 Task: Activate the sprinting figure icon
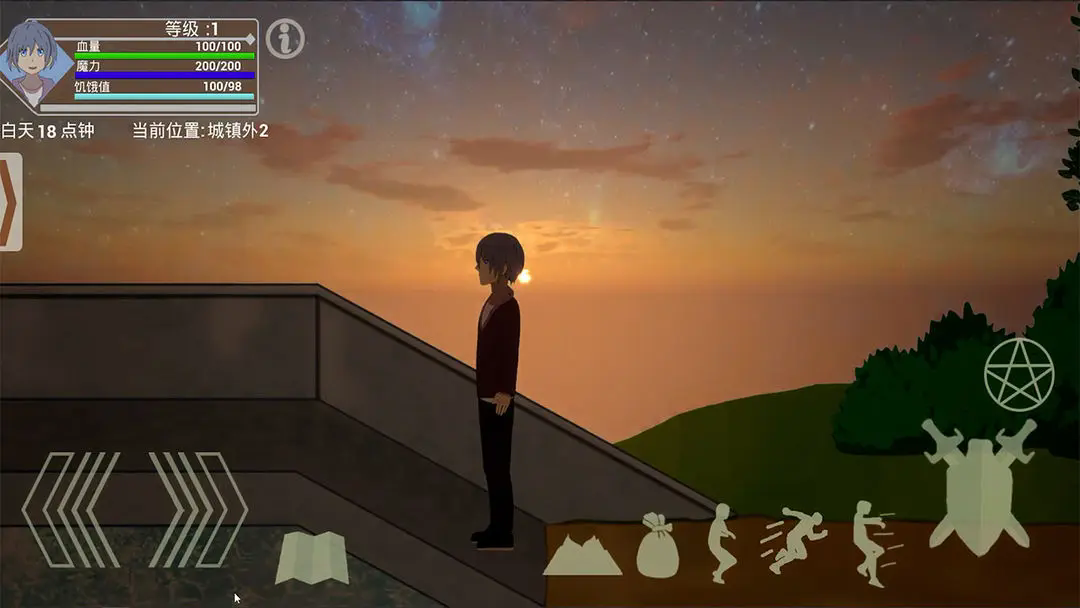pos(794,541)
